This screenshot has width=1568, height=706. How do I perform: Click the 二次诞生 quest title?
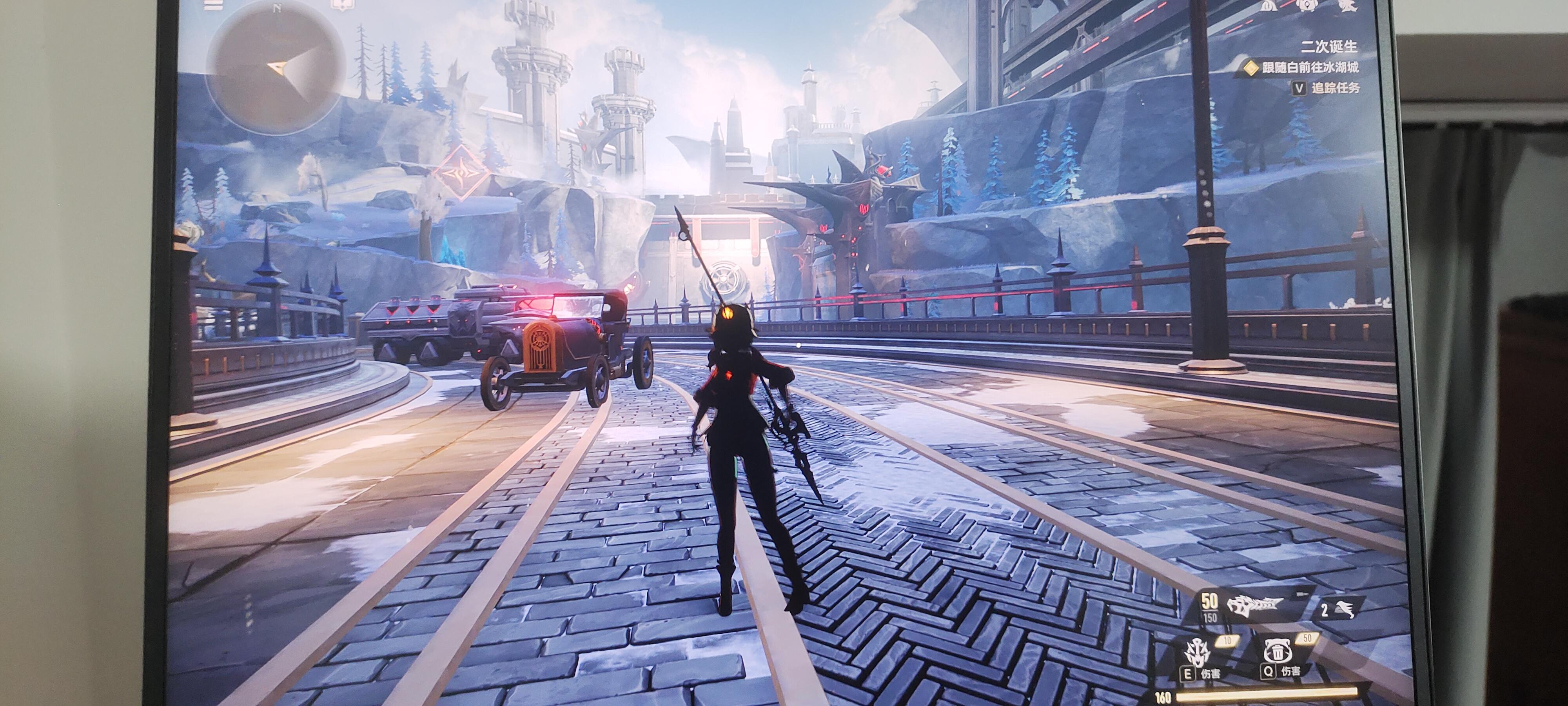point(1329,46)
